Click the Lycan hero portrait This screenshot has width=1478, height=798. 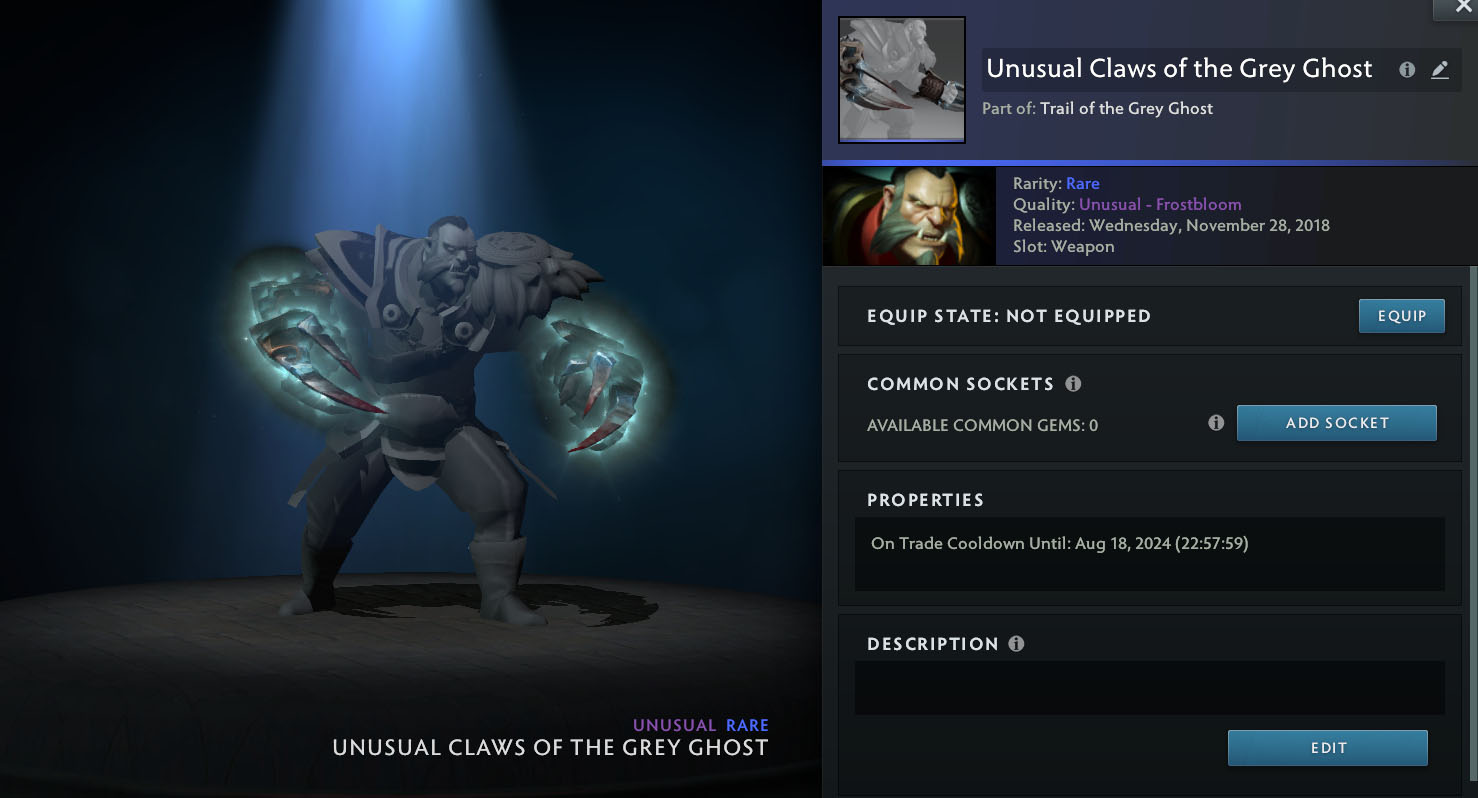909,216
